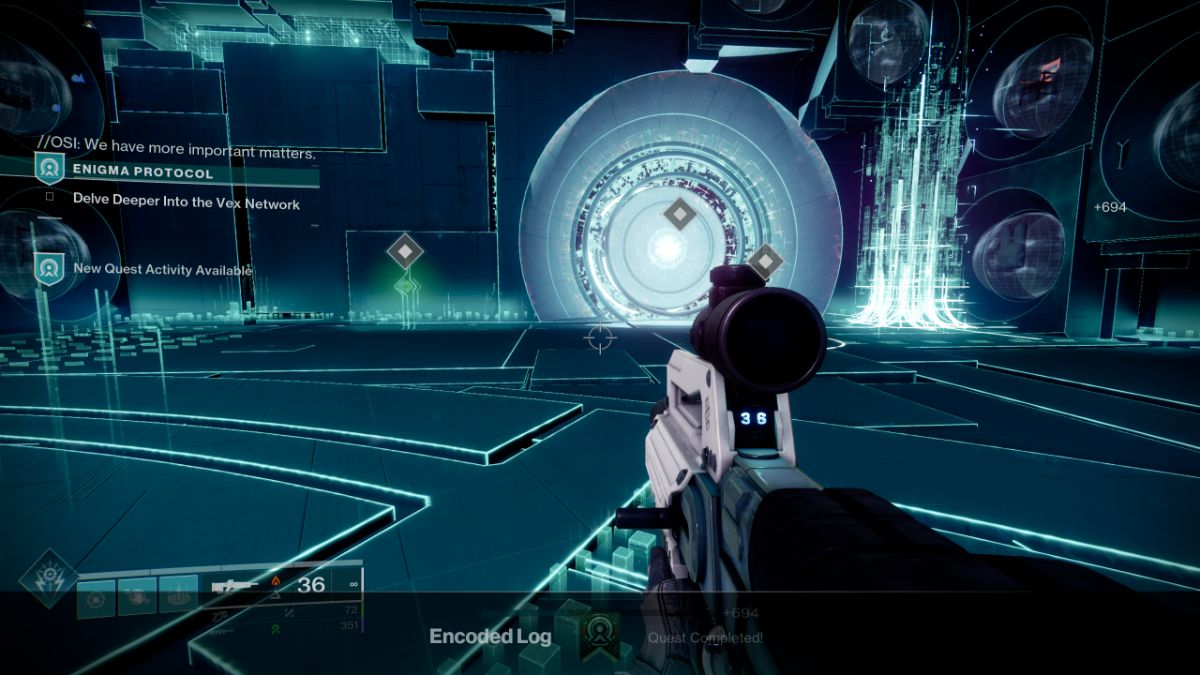The image size is (1200, 675).
Task: Trigger the melee ability icon
Action: click(x=138, y=596)
